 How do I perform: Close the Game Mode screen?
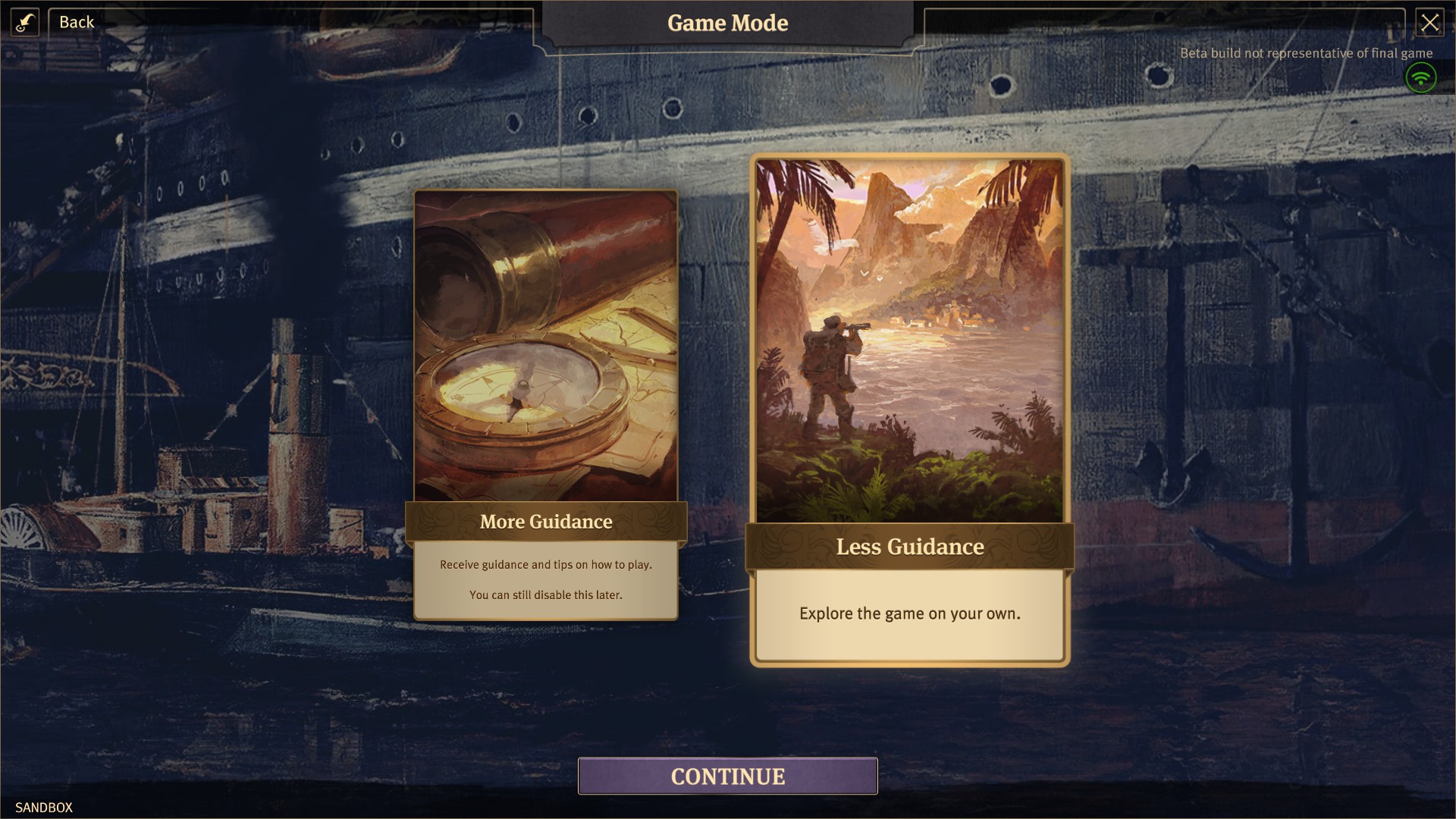[x=1429, y=23]
